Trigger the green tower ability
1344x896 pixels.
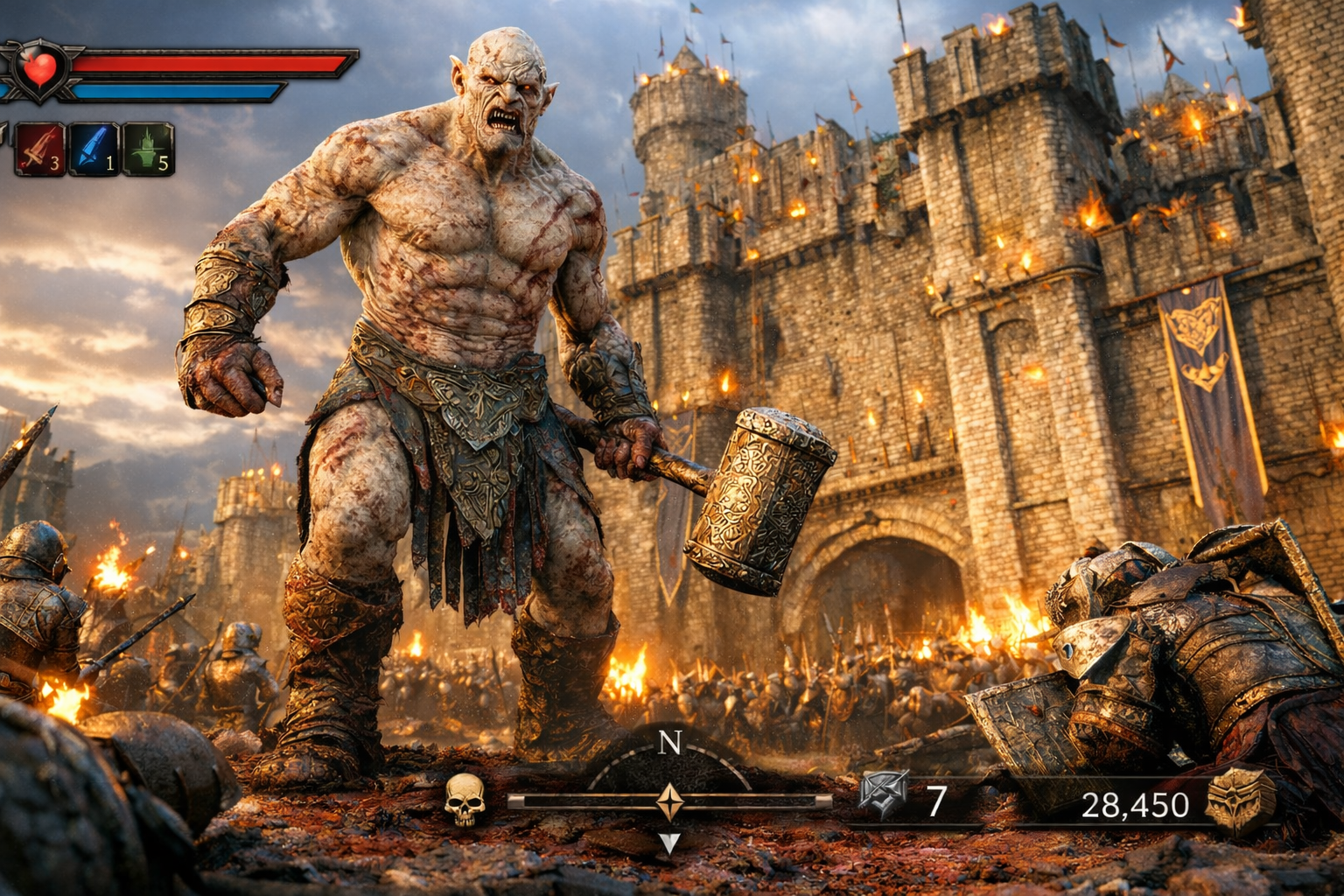[x=148, y=150]
